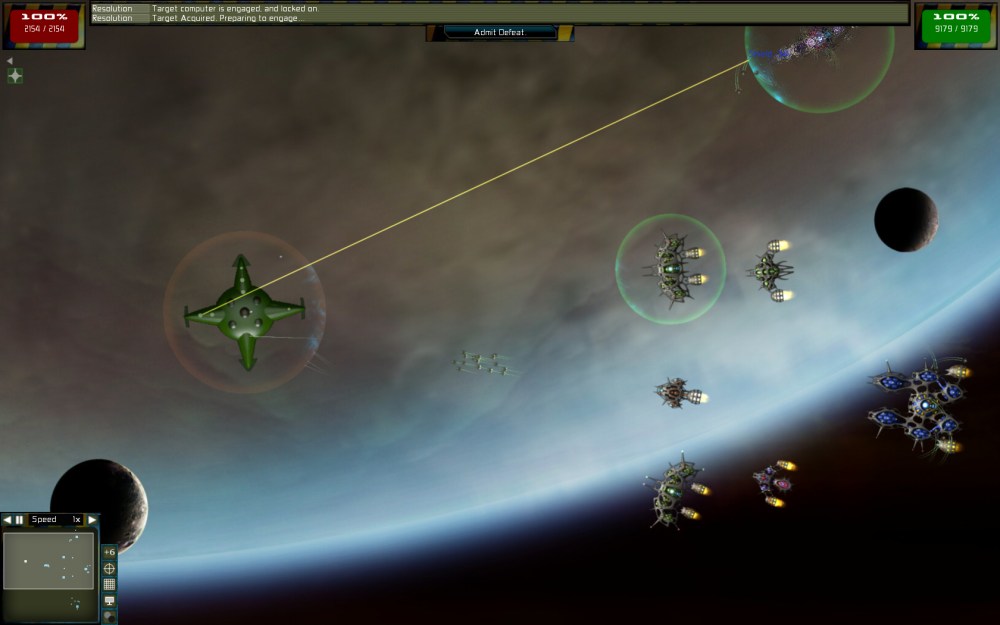Pause the battle with the pause button

point(19,519)
